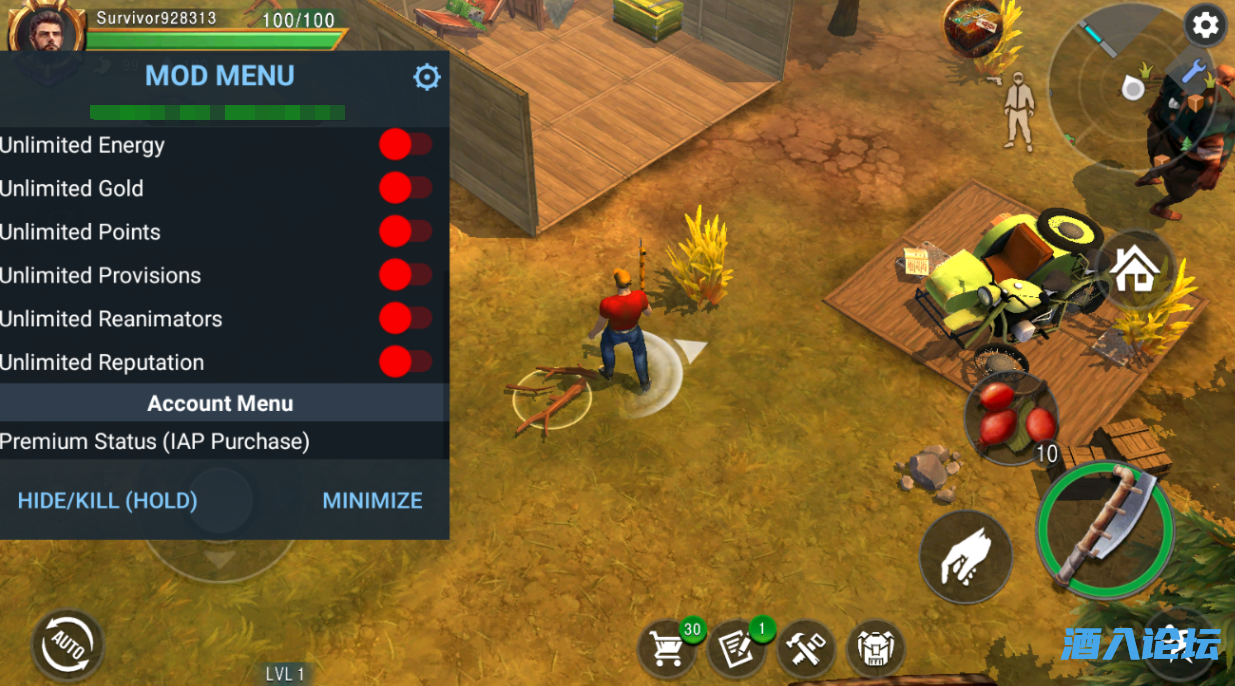1235x686 pixels.
Task: Switch on Unlimited Reanimators
Action: coord(405,319)
